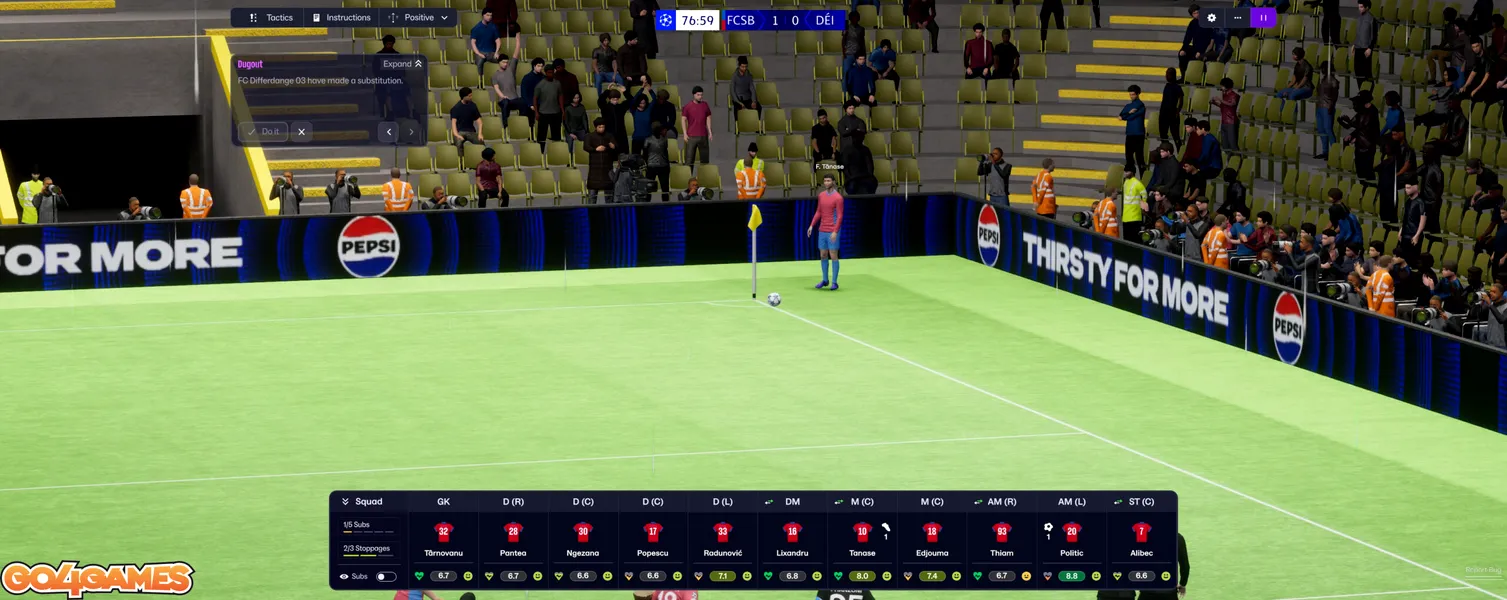Open the Instructions menu

click(x=341, y=18)
